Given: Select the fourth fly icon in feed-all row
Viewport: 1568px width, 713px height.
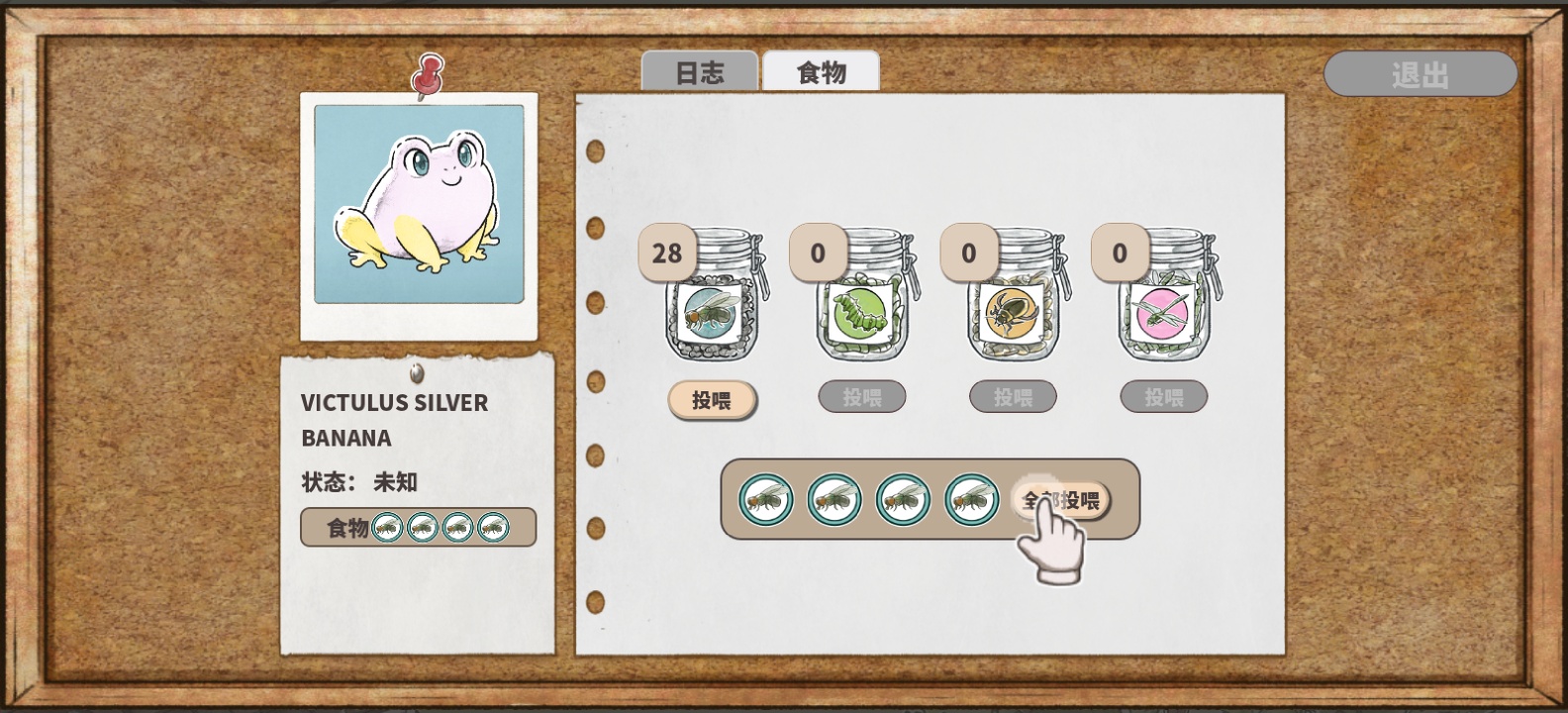Looking at the screenshot, I should (x=970, y=500).
